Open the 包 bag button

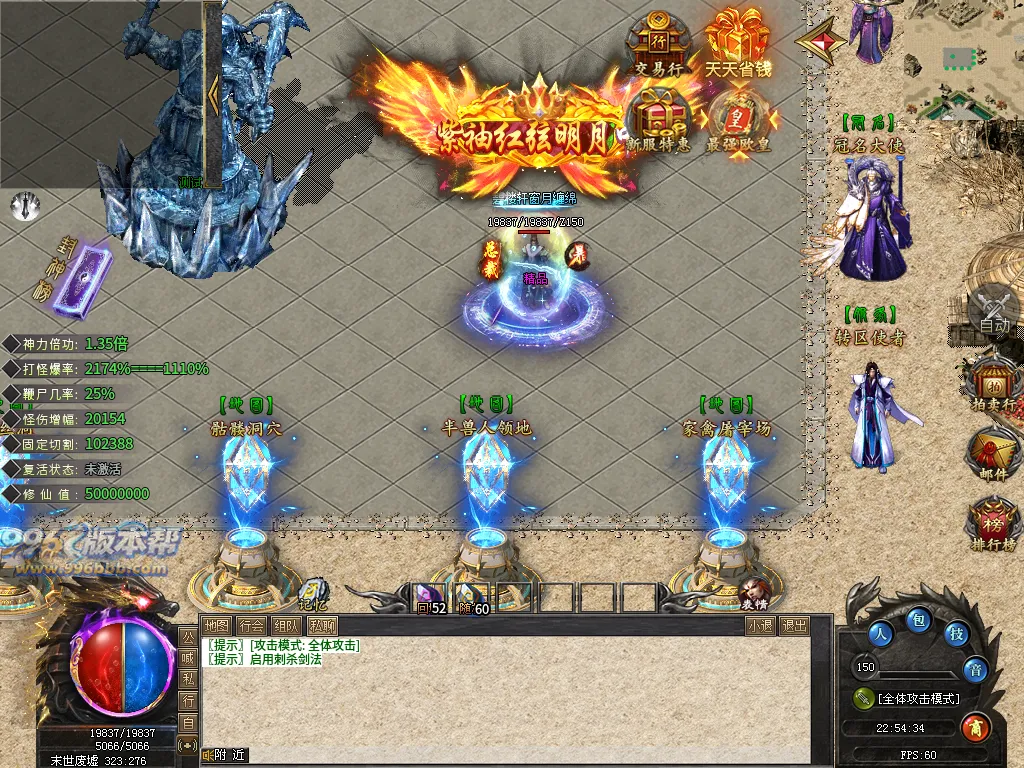coord(919,621)
